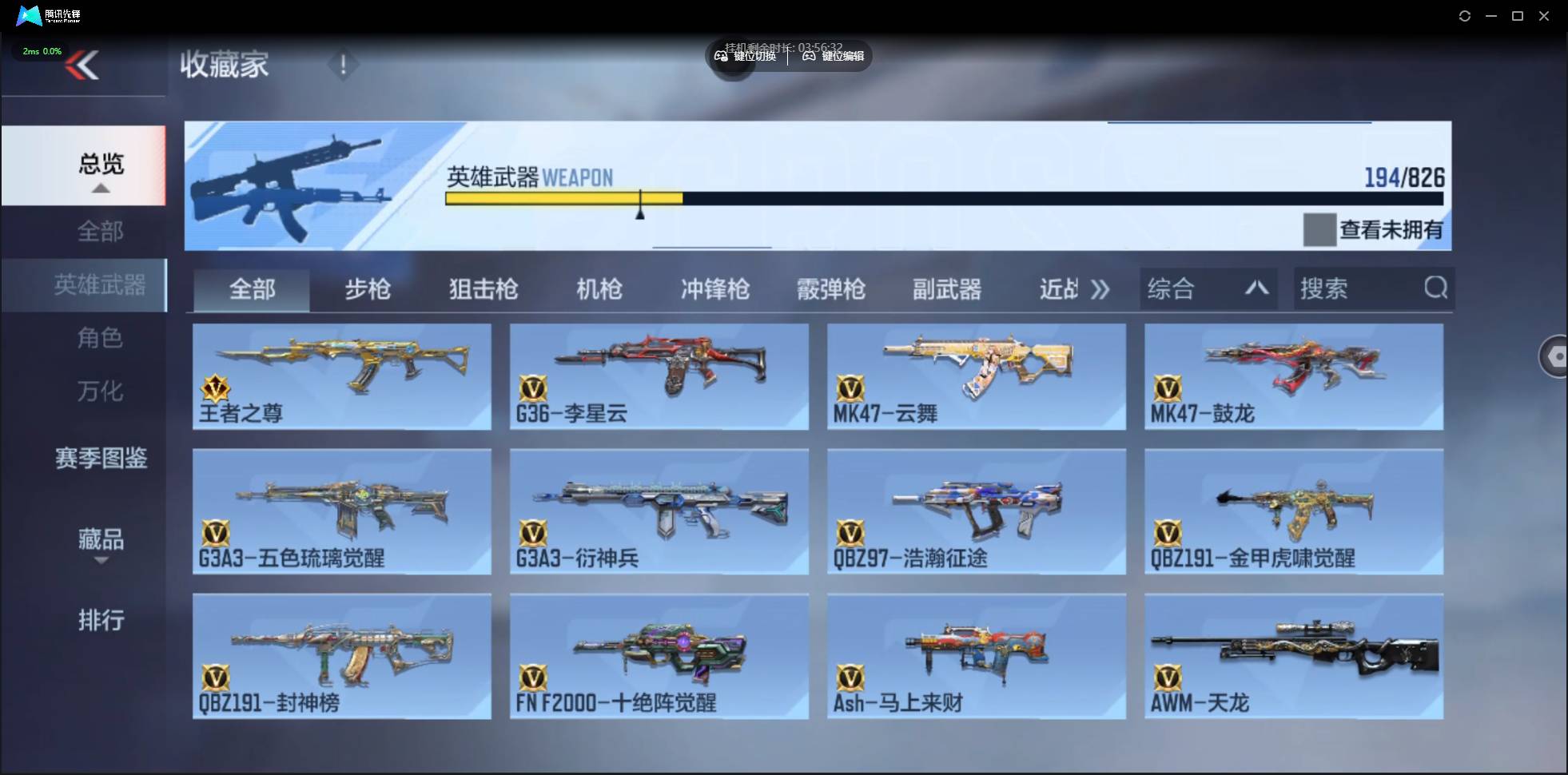Enable the 查看未拥有 checkbox
Image resolution: width=1568 pixels, height=775 pixels.
point(1320,230)
